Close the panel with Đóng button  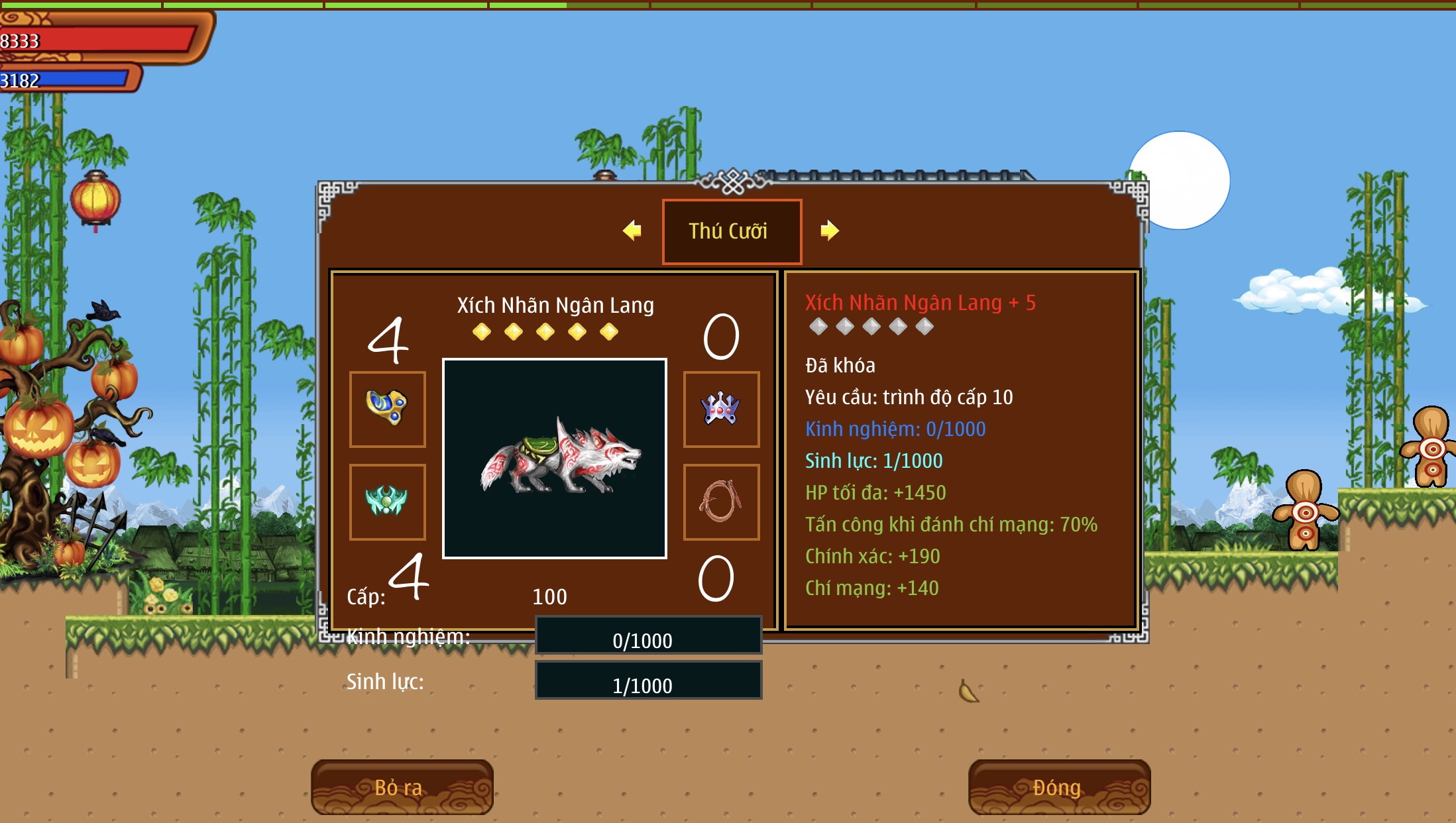(x=1058, y=787)
